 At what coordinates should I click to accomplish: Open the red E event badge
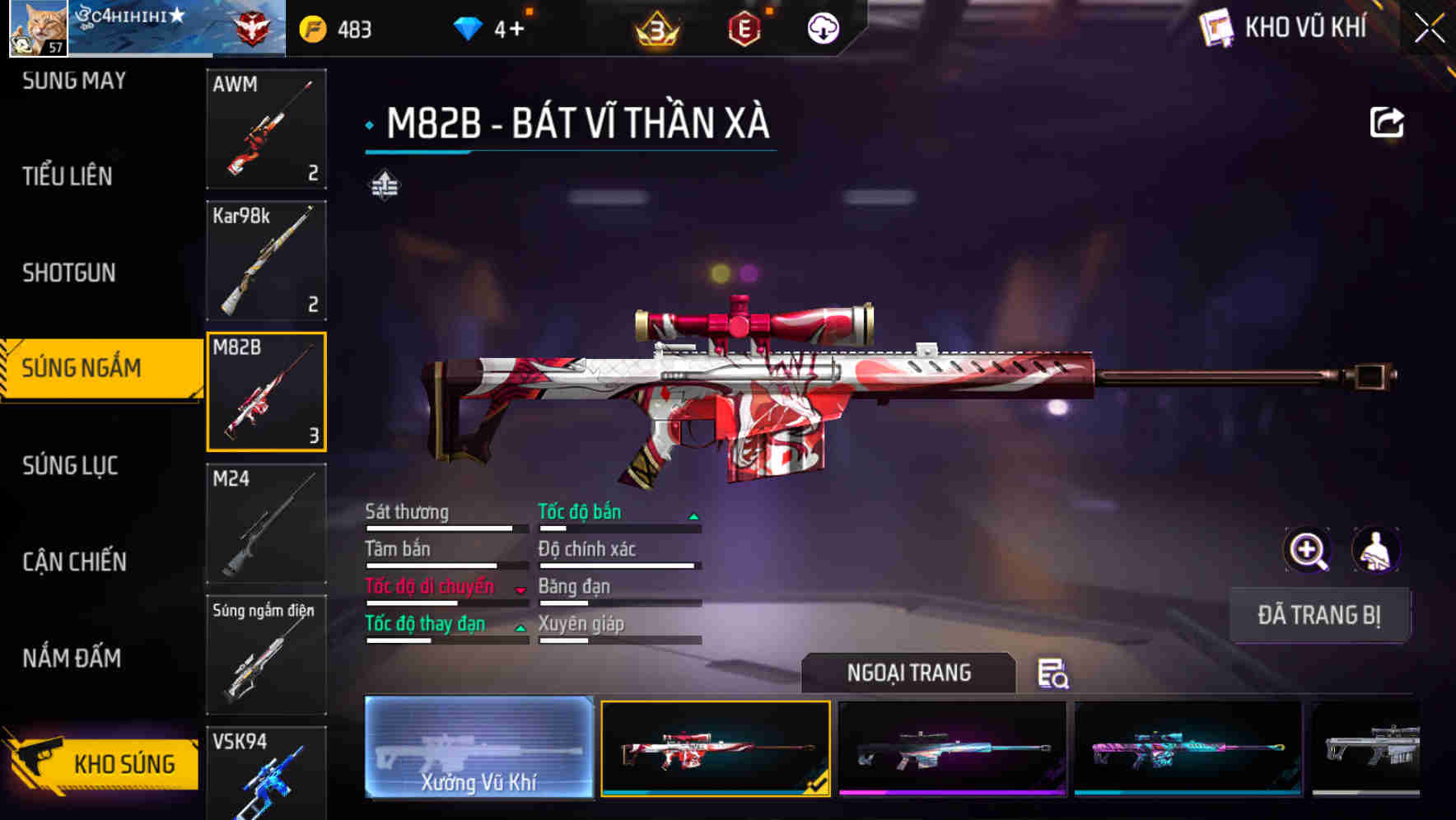click(744, 29)
